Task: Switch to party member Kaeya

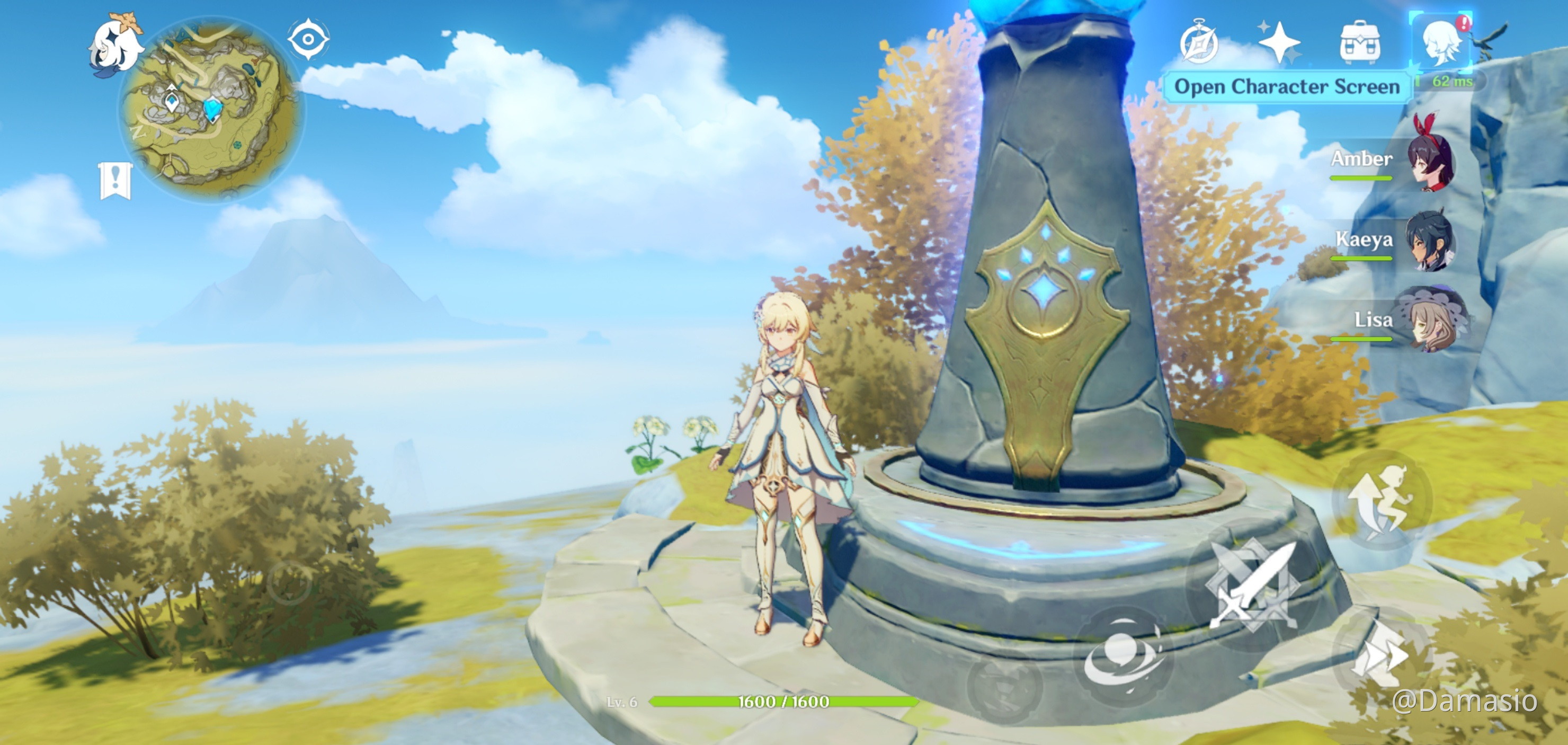Action: (1430, 241)
